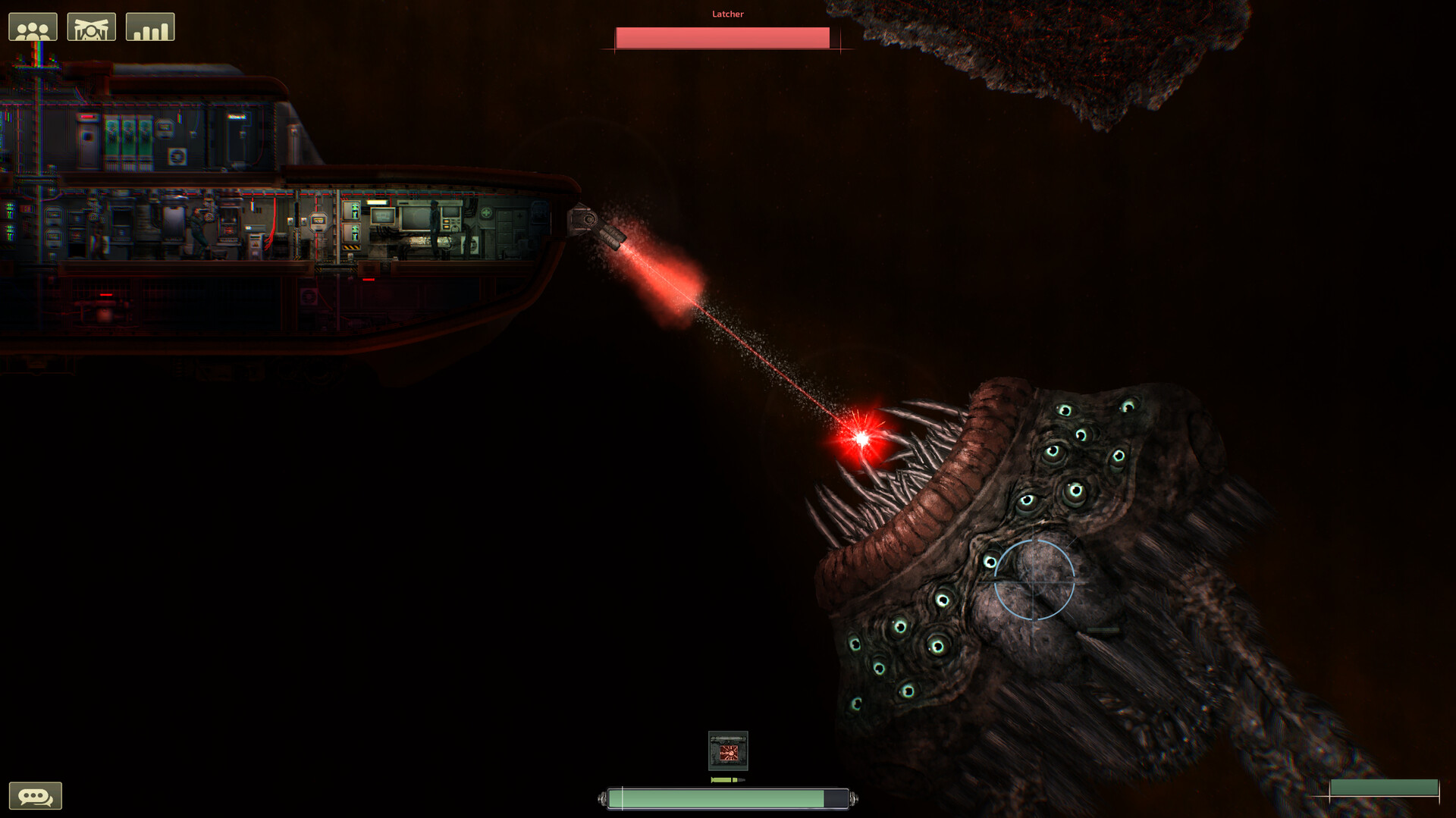
Task: Open the crew command interface icon
Action: (x=93, y=25)
